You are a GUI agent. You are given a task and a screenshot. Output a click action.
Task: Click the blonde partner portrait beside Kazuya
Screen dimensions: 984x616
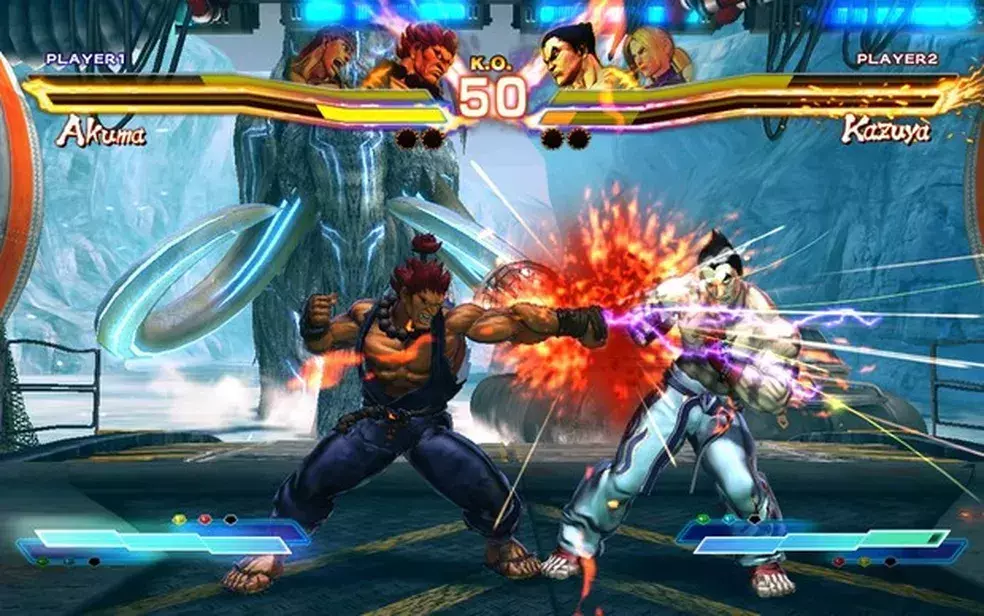(655, 56)
